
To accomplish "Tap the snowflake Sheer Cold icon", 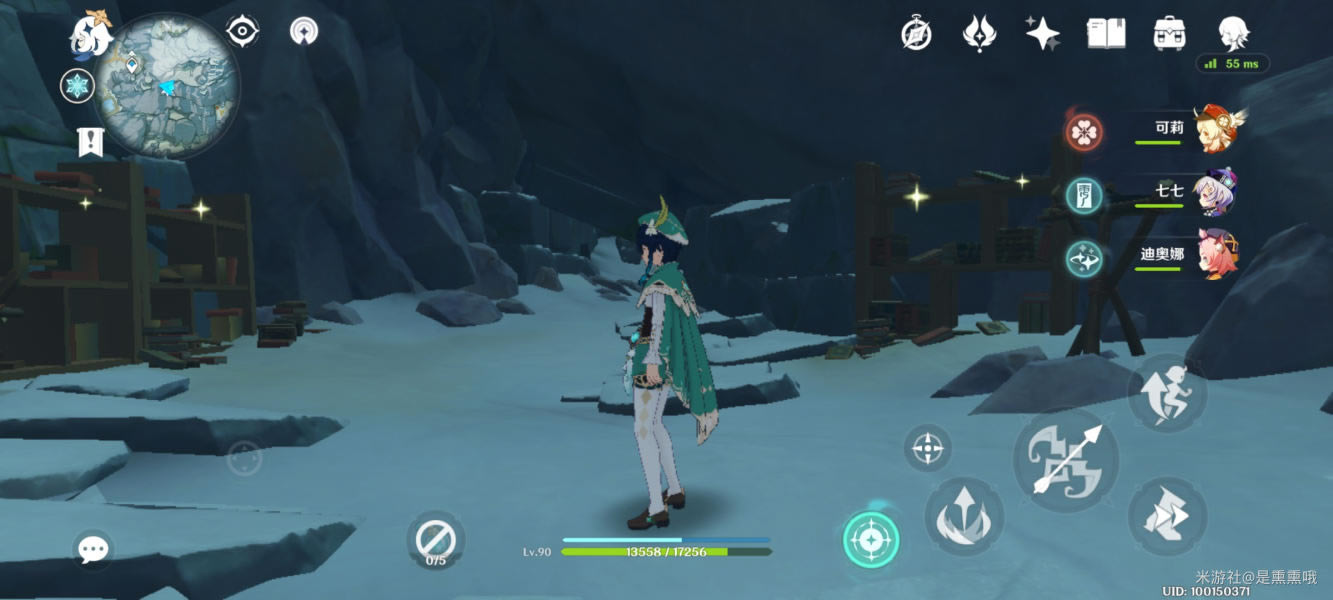I will [77, 86].
